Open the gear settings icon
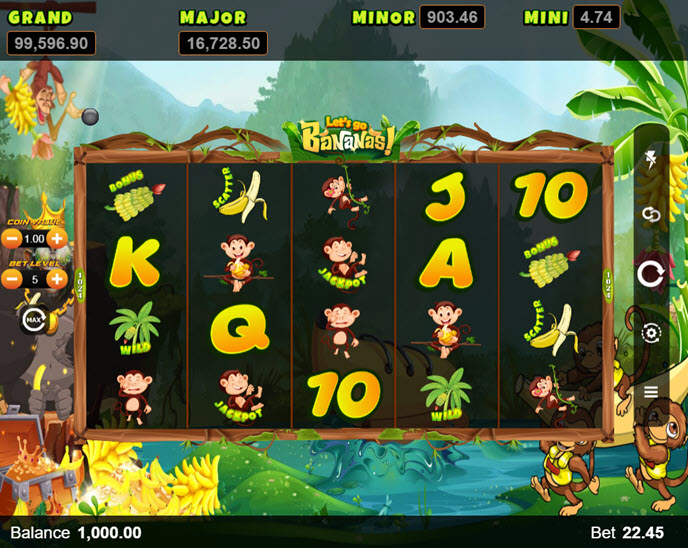 (651, 333)
